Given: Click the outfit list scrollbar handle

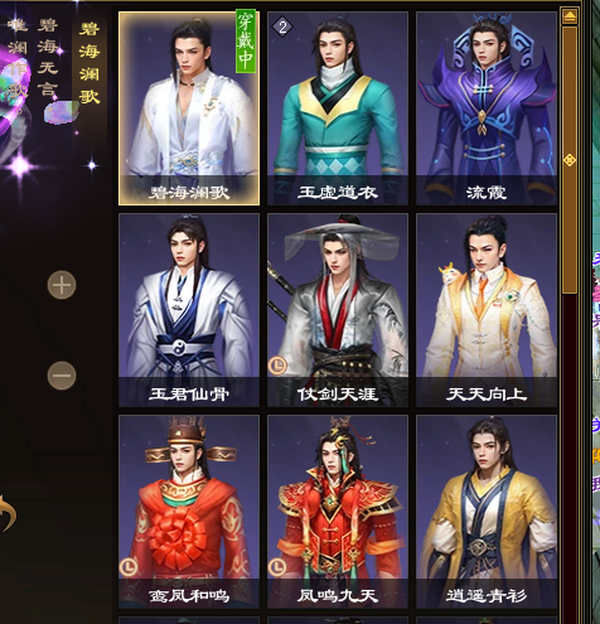Looking at the screenshot, I should [569, 160].
